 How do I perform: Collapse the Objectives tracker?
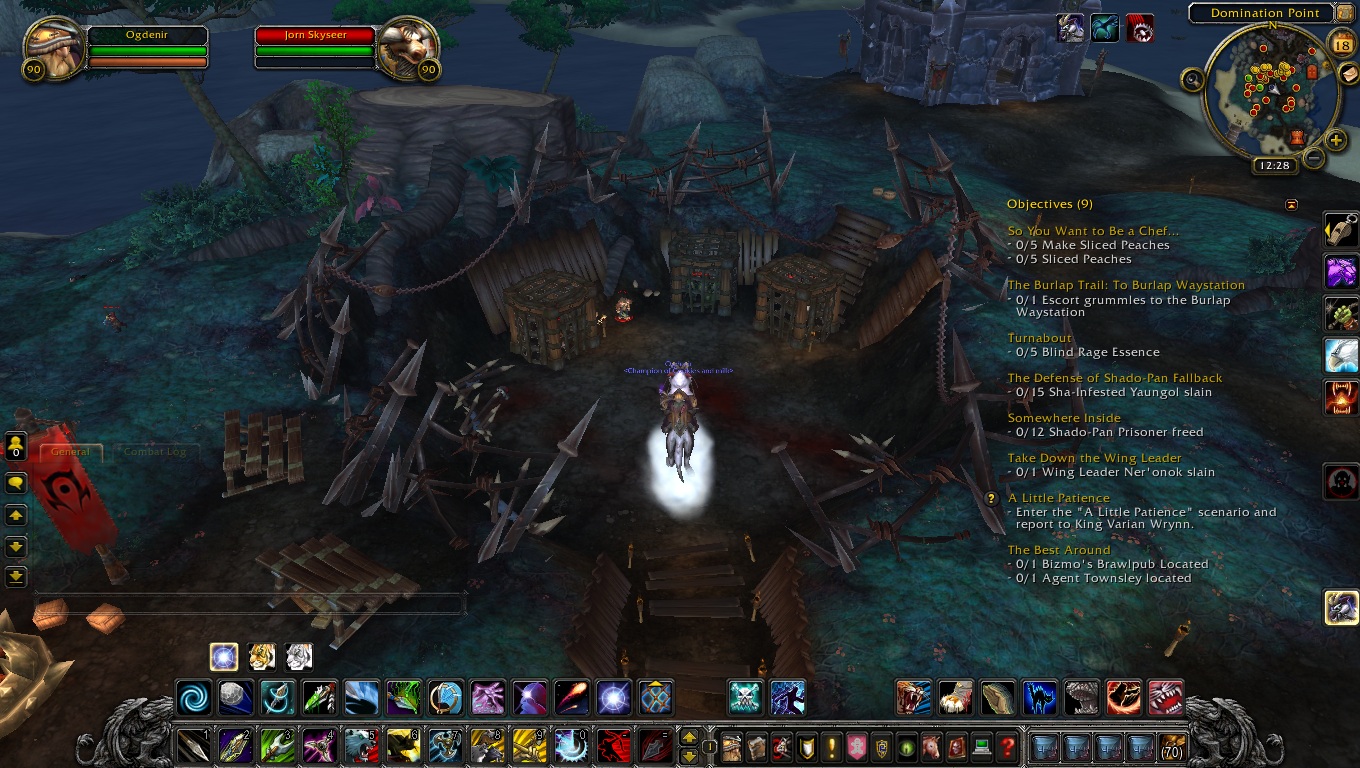[x=1291, y=205]
